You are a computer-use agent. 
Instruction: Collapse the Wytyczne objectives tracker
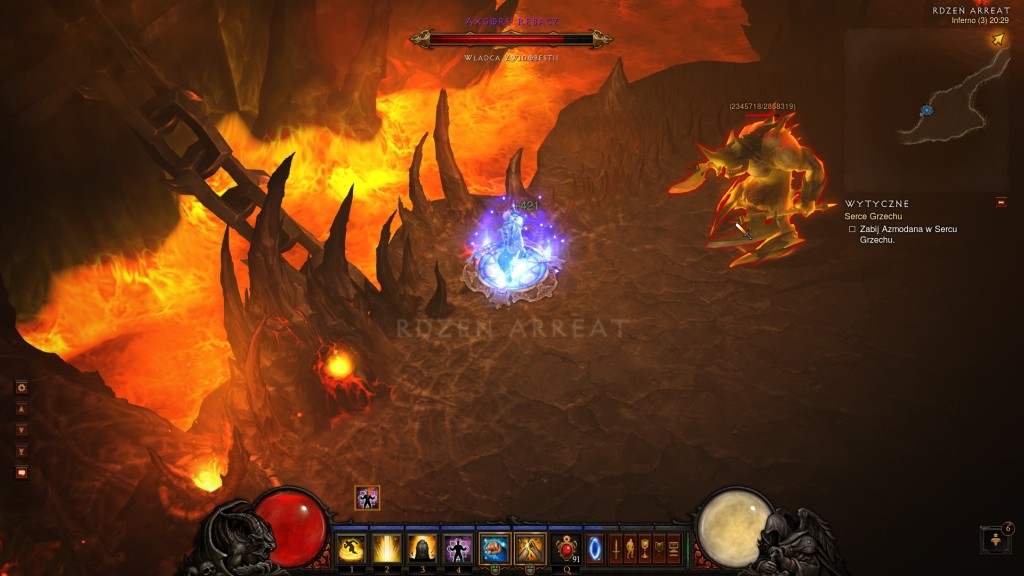pos(1001,203)
